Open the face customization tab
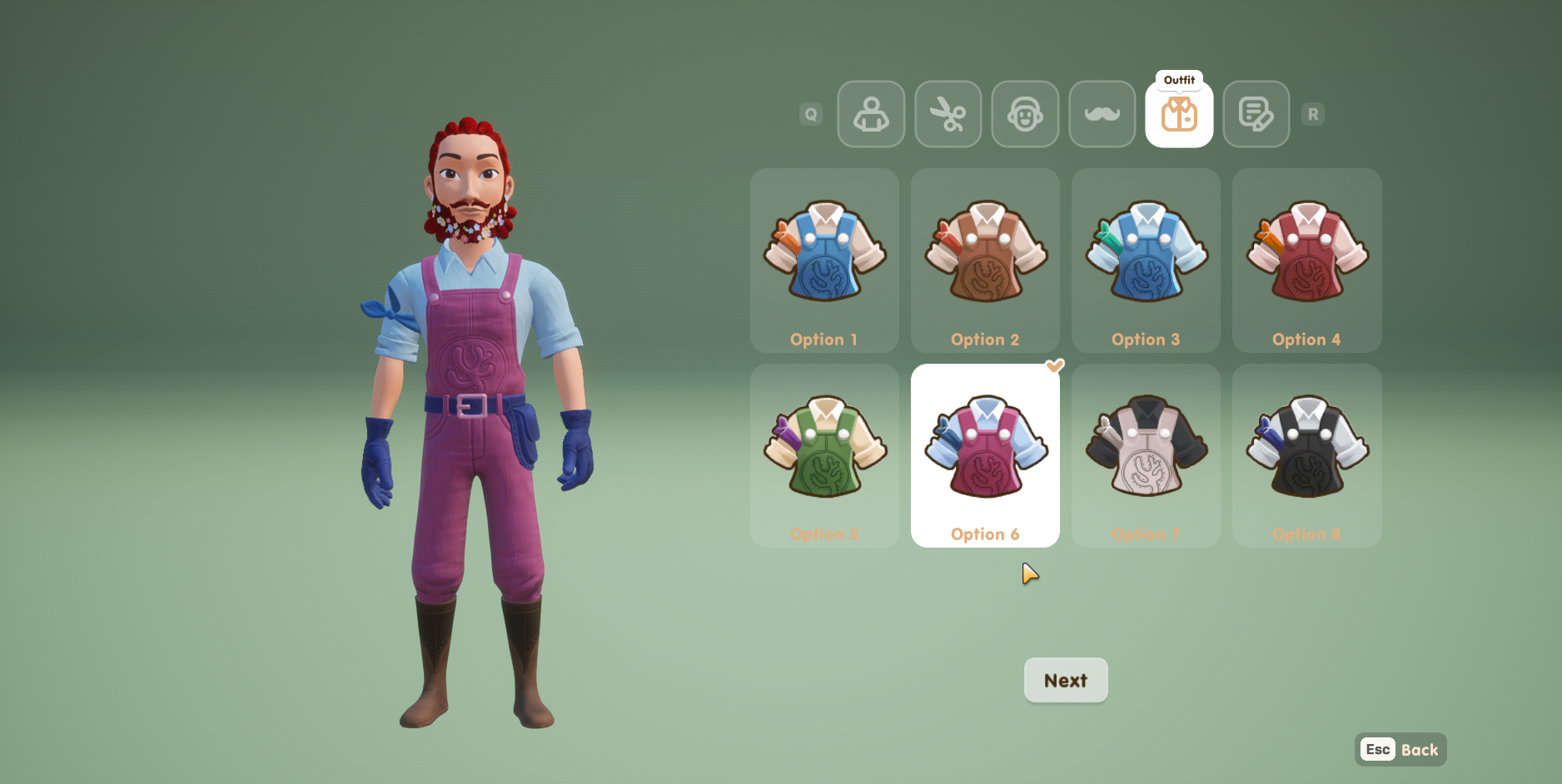Screen dimensions: 1562x784 coord(1025,114)
